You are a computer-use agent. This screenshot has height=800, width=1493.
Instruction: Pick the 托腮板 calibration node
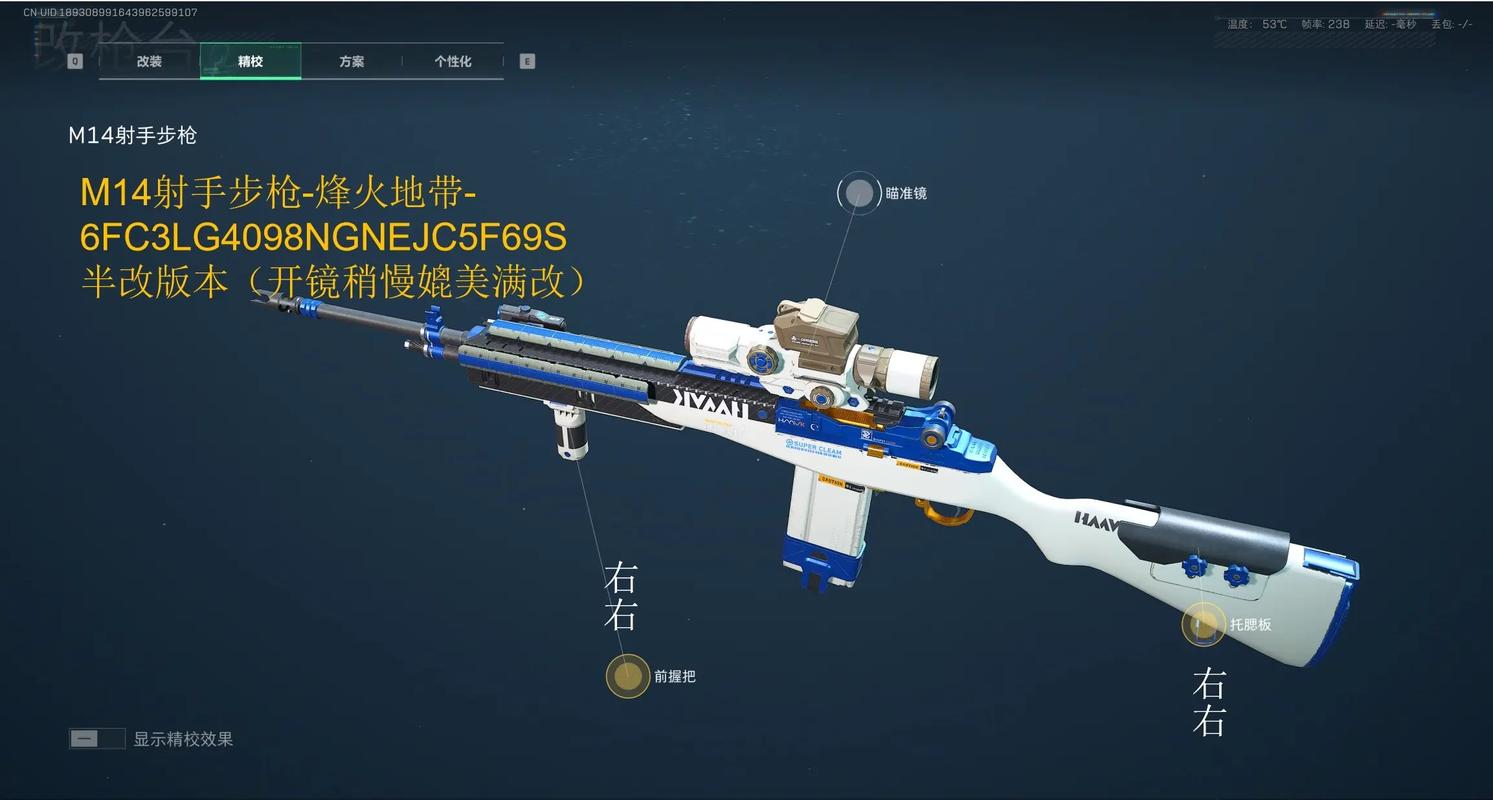[1203, 625]
